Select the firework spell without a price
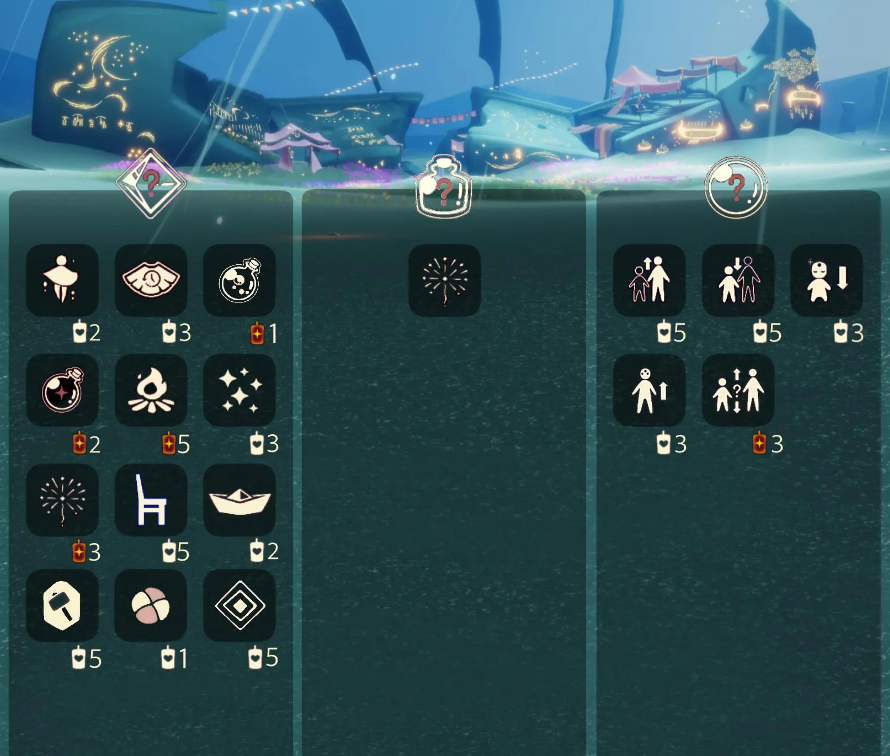The height and width of the screenshot is (756, 890). tap(445, 281)
